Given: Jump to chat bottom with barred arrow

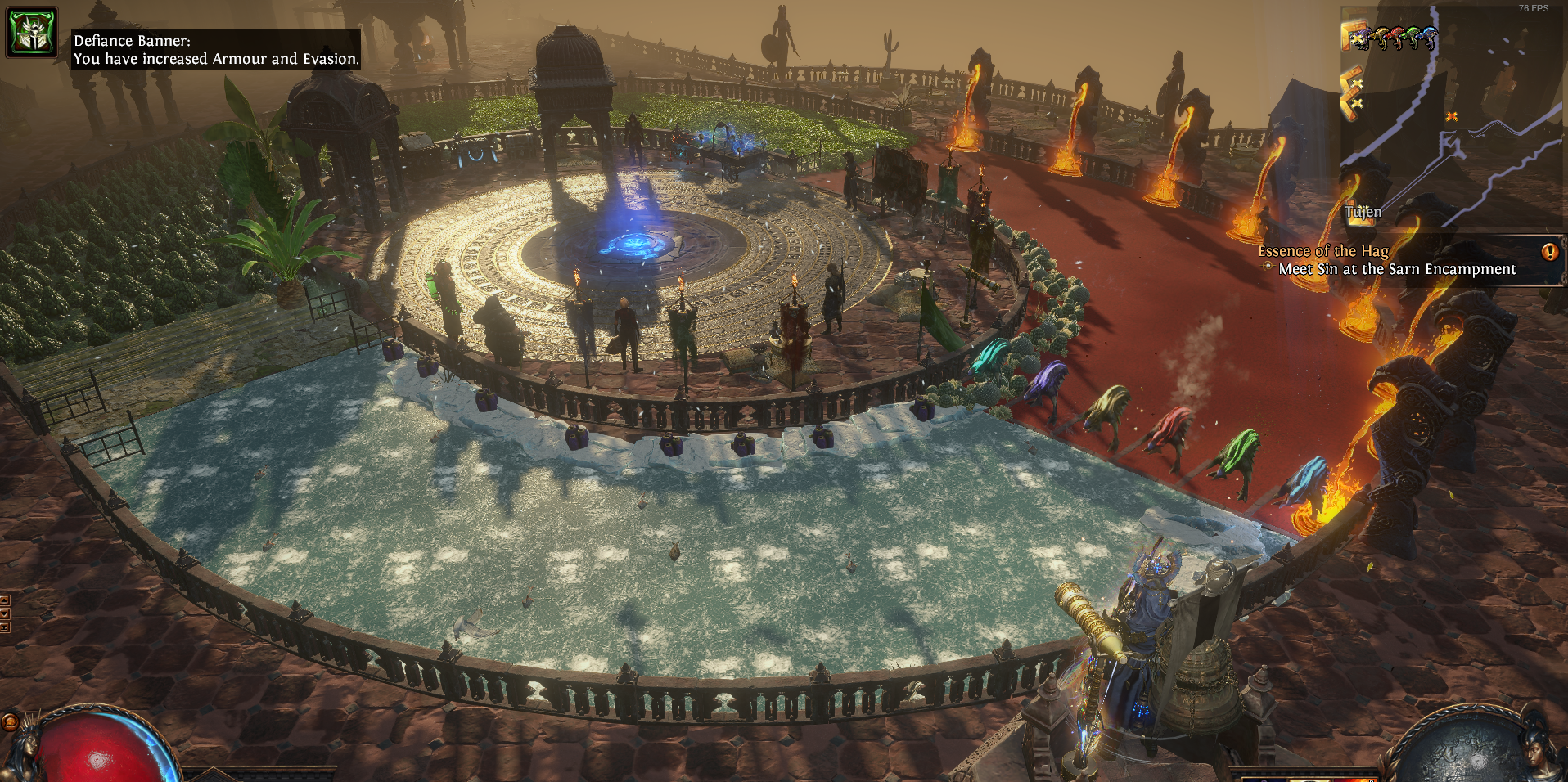Looking at the screenshot, I should [x=4, y=627].
